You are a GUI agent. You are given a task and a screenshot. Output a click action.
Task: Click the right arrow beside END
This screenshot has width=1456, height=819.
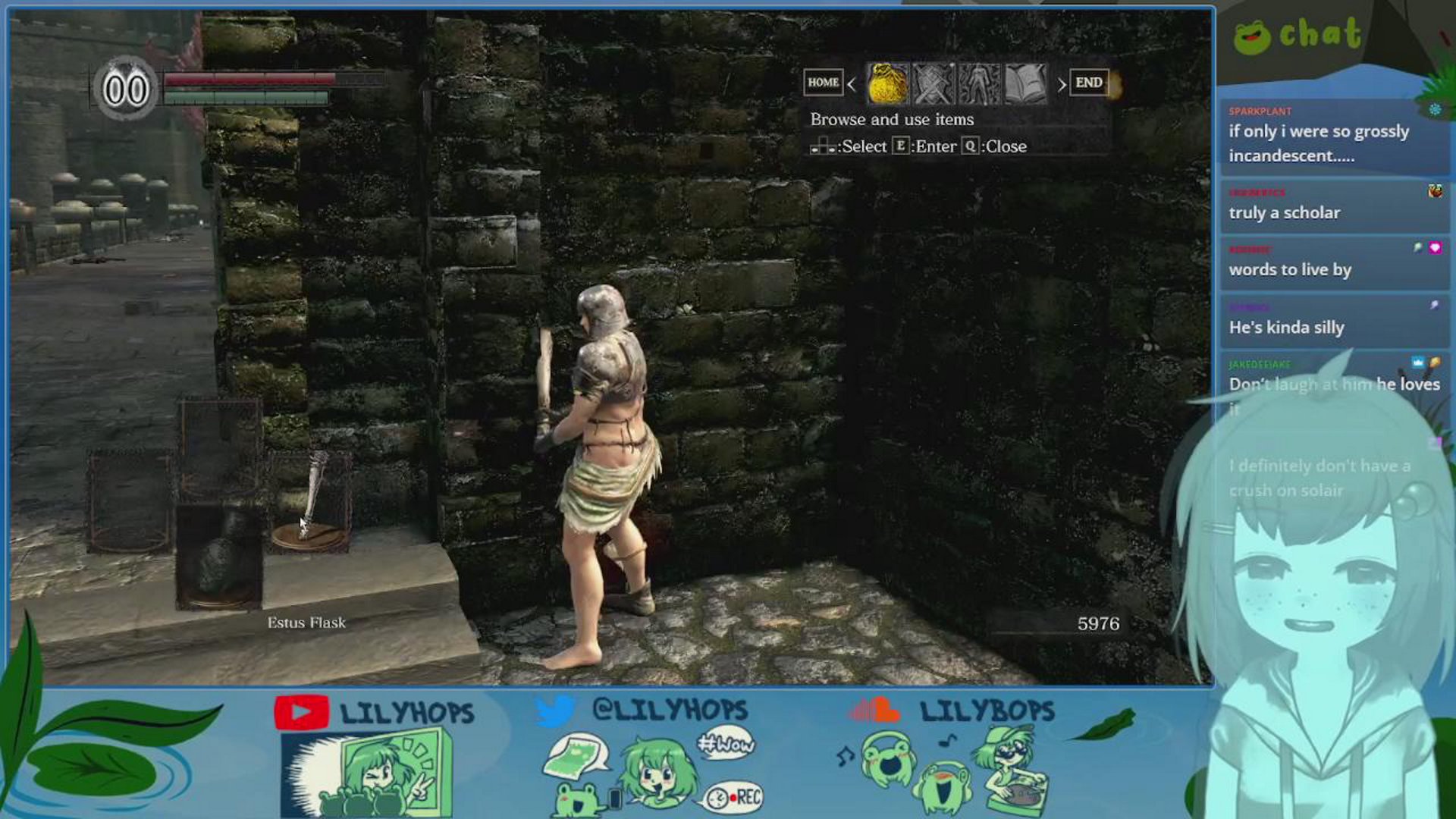click(x=1062, y=84)
